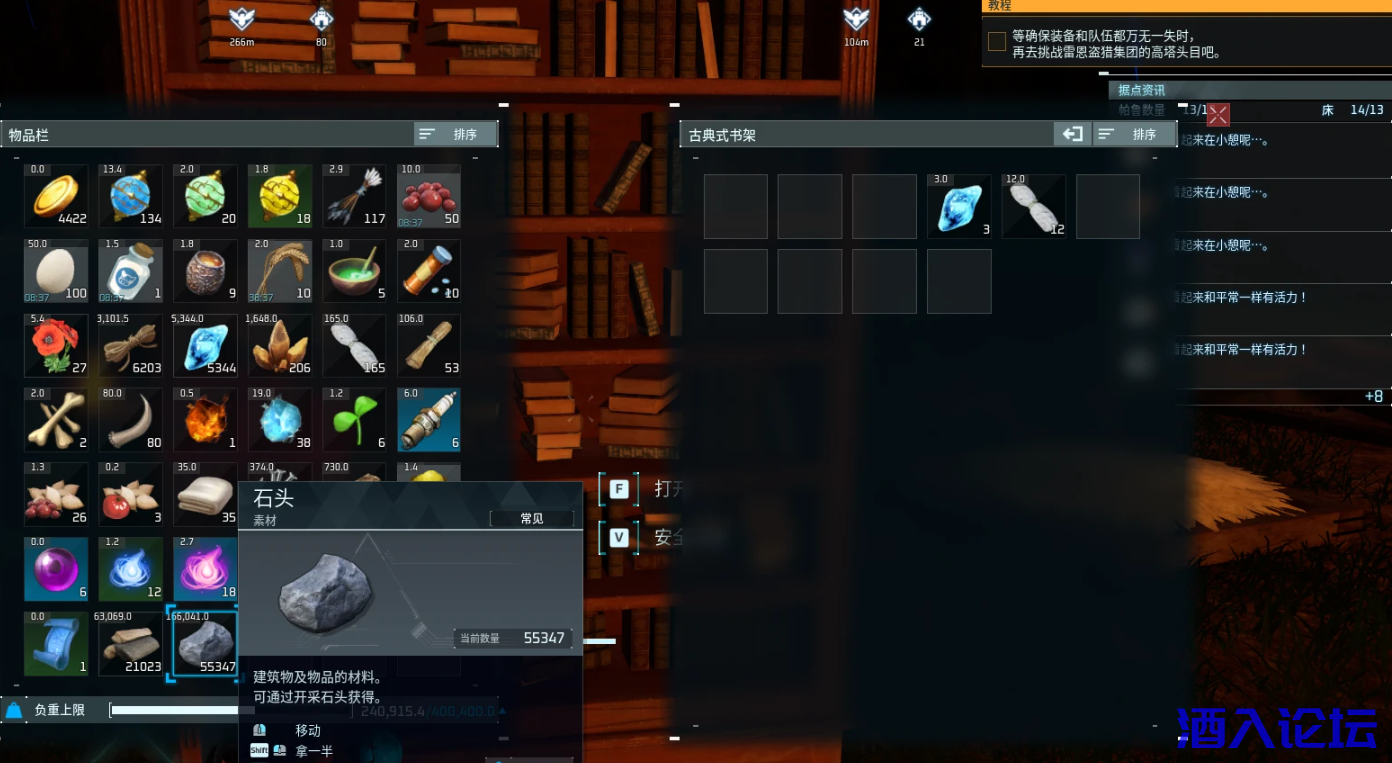Select the sapphire in the bookshelf grid

959,206
